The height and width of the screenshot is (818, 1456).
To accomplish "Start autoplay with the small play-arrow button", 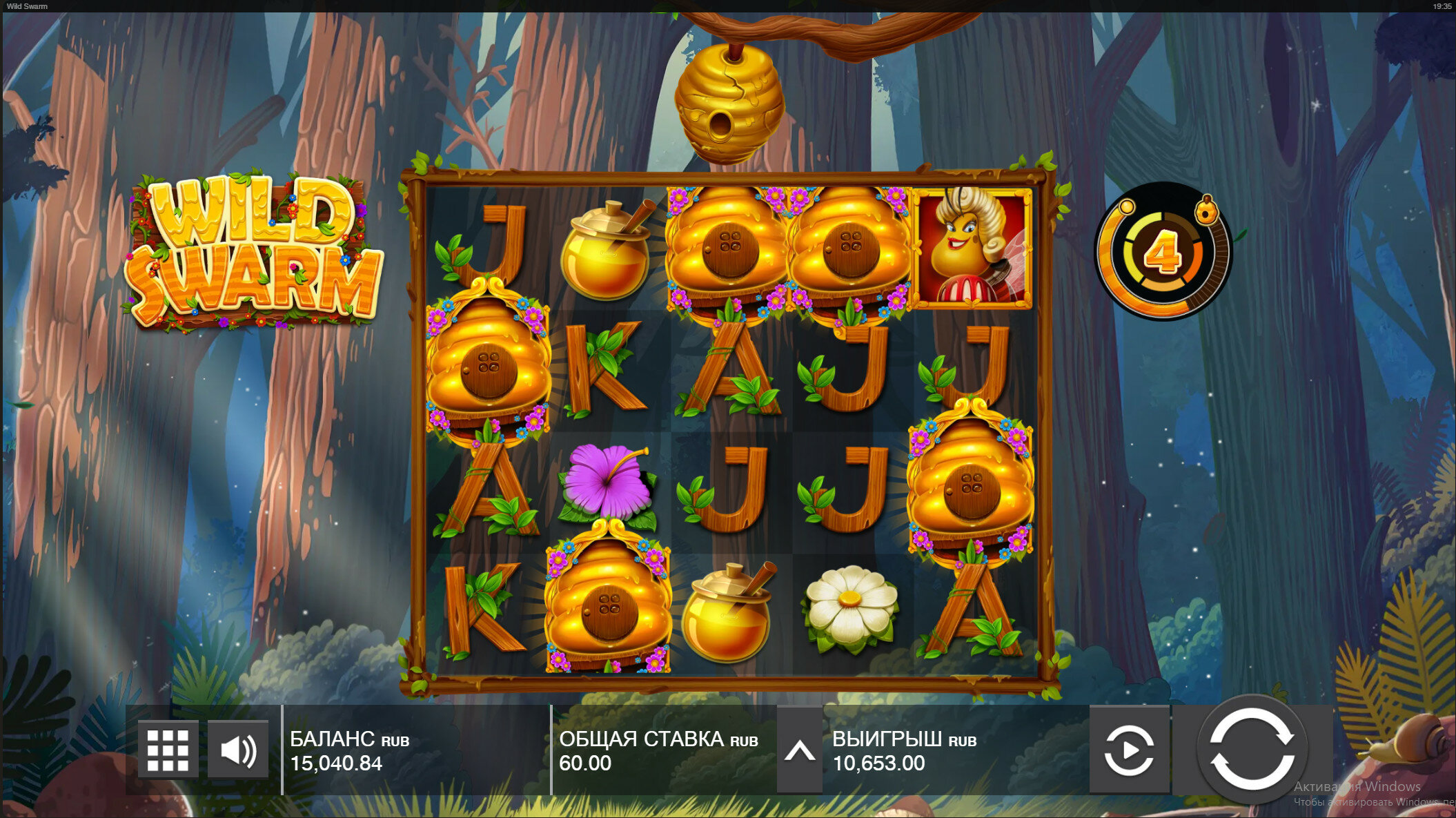I will point(1129,750).
